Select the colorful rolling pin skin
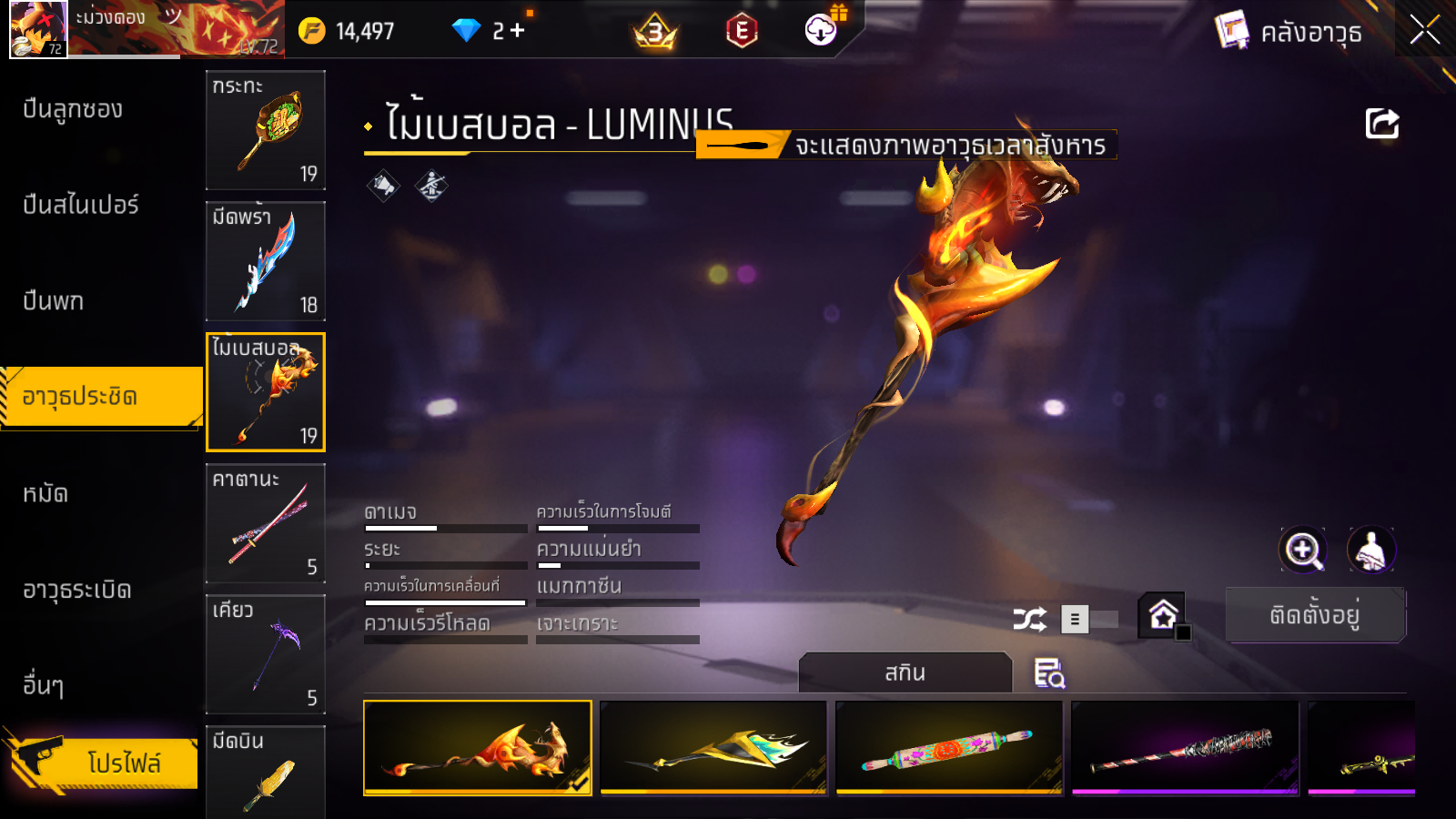This screenshot has height=819, width=1456. (948, 748)
